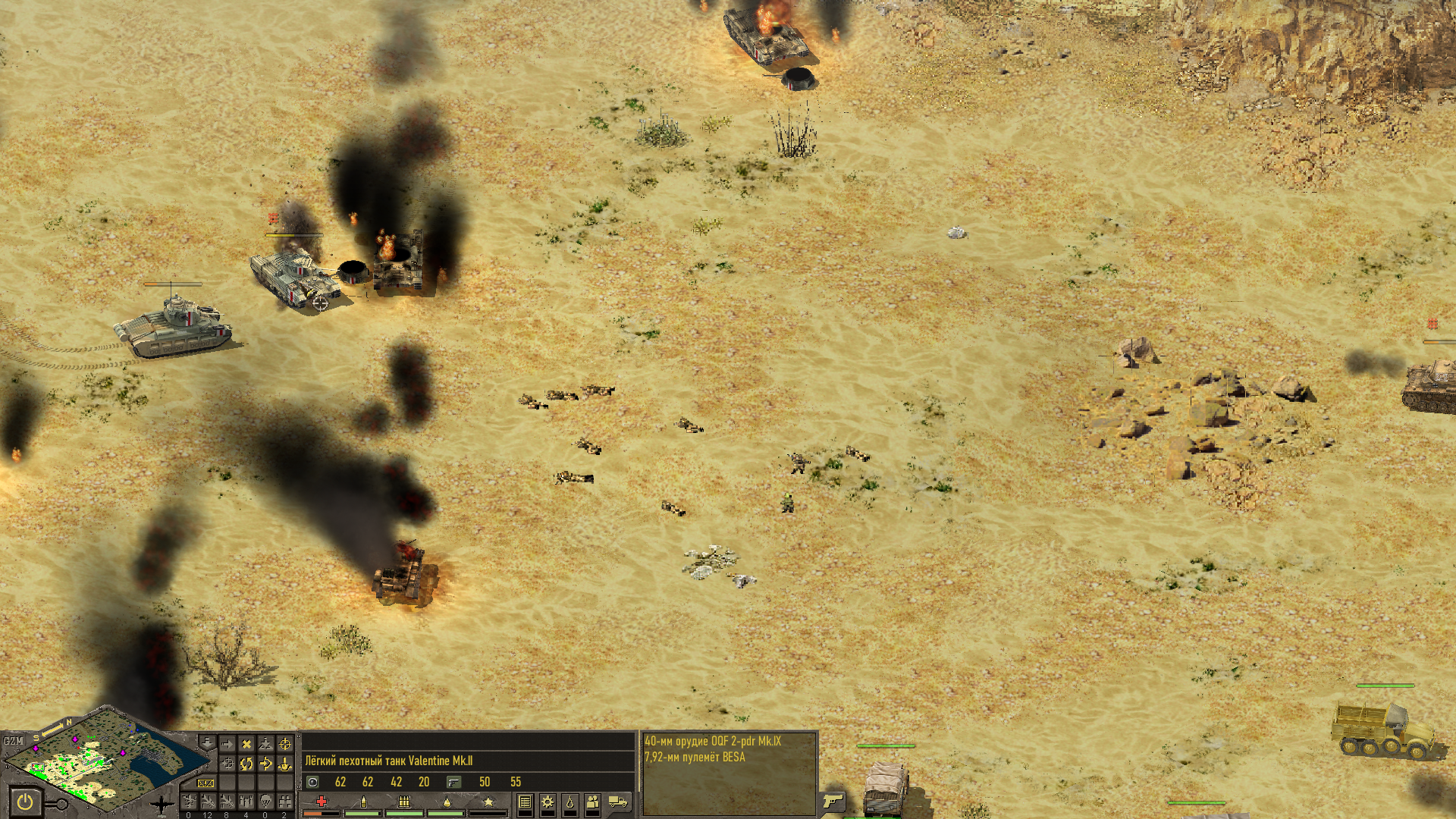Viewport: 1456px width, 819px height.
Task: Activate the rotating arrows command
Action: tap(246, 764)
